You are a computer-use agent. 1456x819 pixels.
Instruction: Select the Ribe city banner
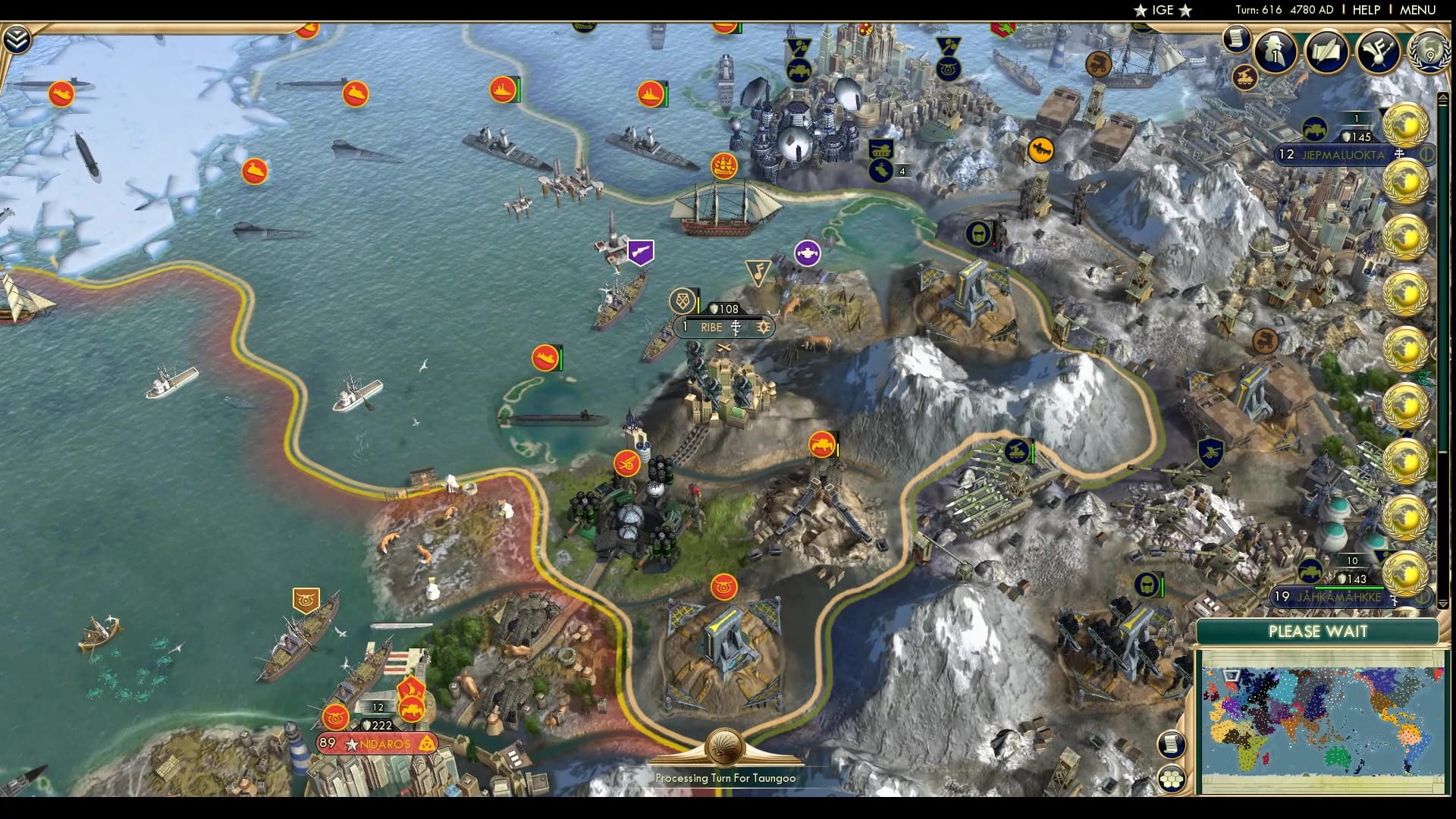click(711, 328)
